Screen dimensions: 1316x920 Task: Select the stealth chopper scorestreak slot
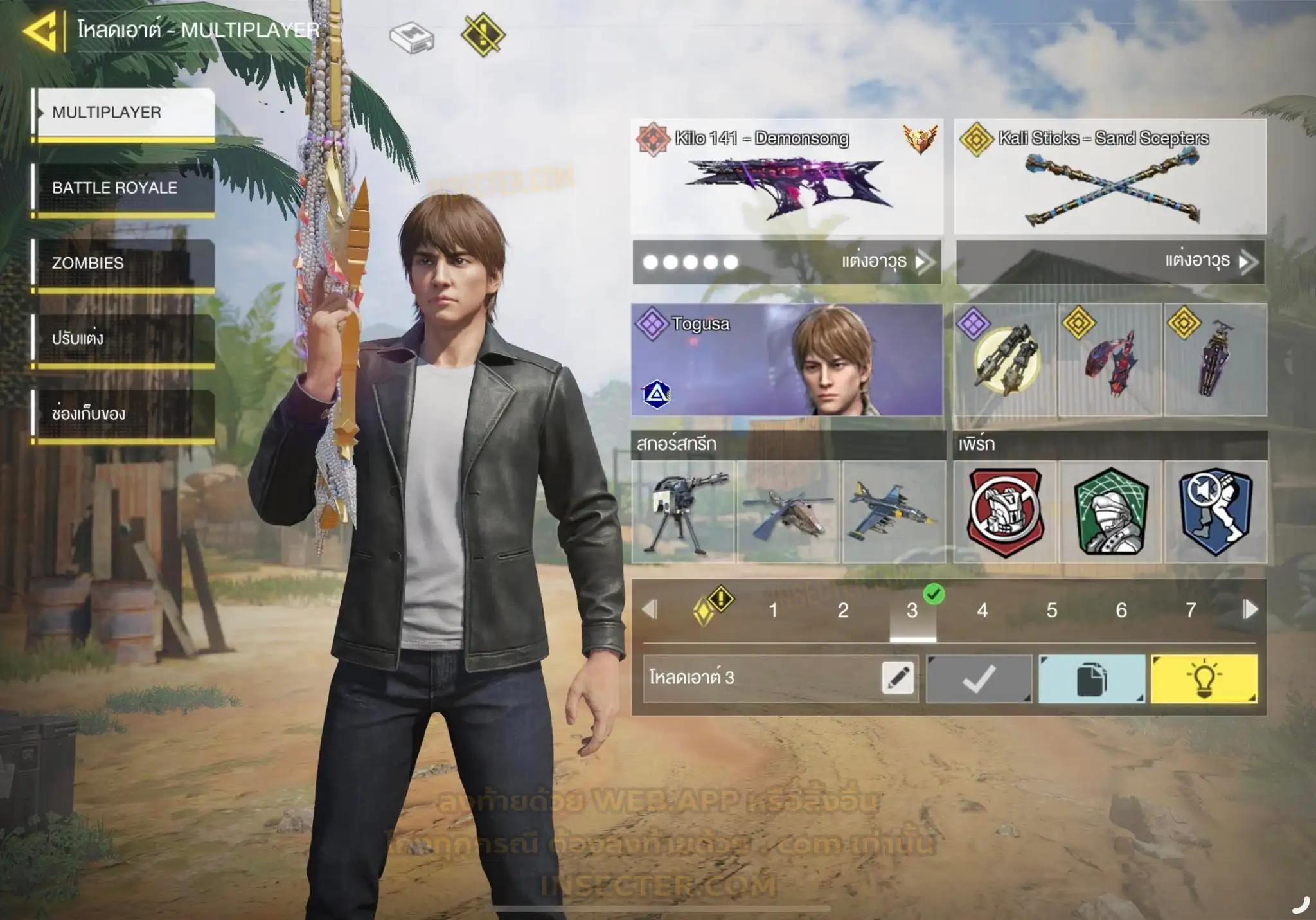pyautogui.click(x=788, y=512)
